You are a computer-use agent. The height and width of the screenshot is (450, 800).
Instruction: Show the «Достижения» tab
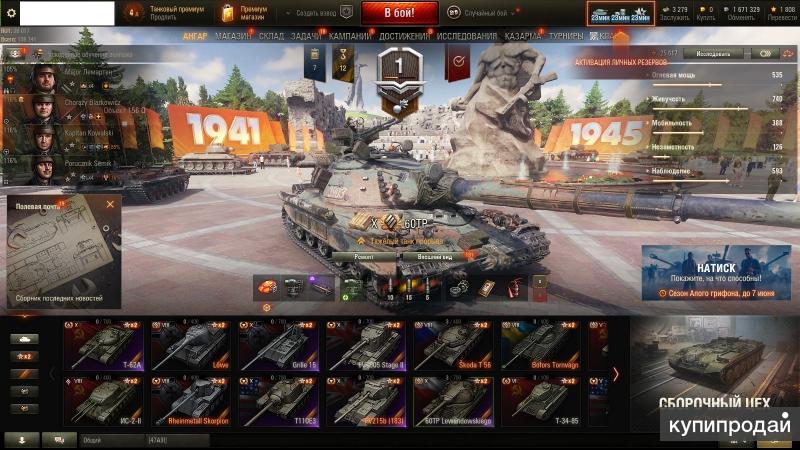pos(405,36)
